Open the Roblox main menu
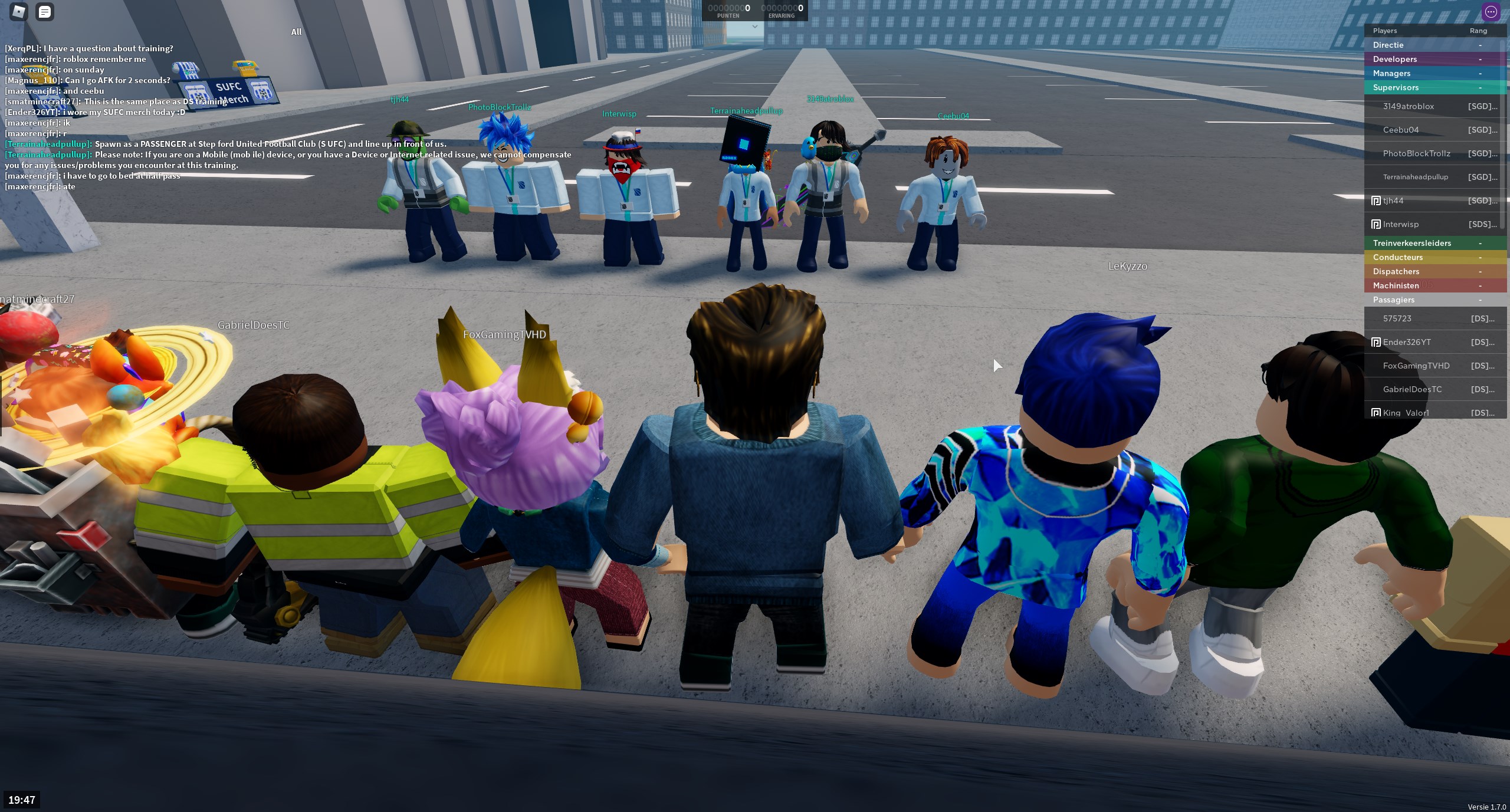 tap(19, 12)
